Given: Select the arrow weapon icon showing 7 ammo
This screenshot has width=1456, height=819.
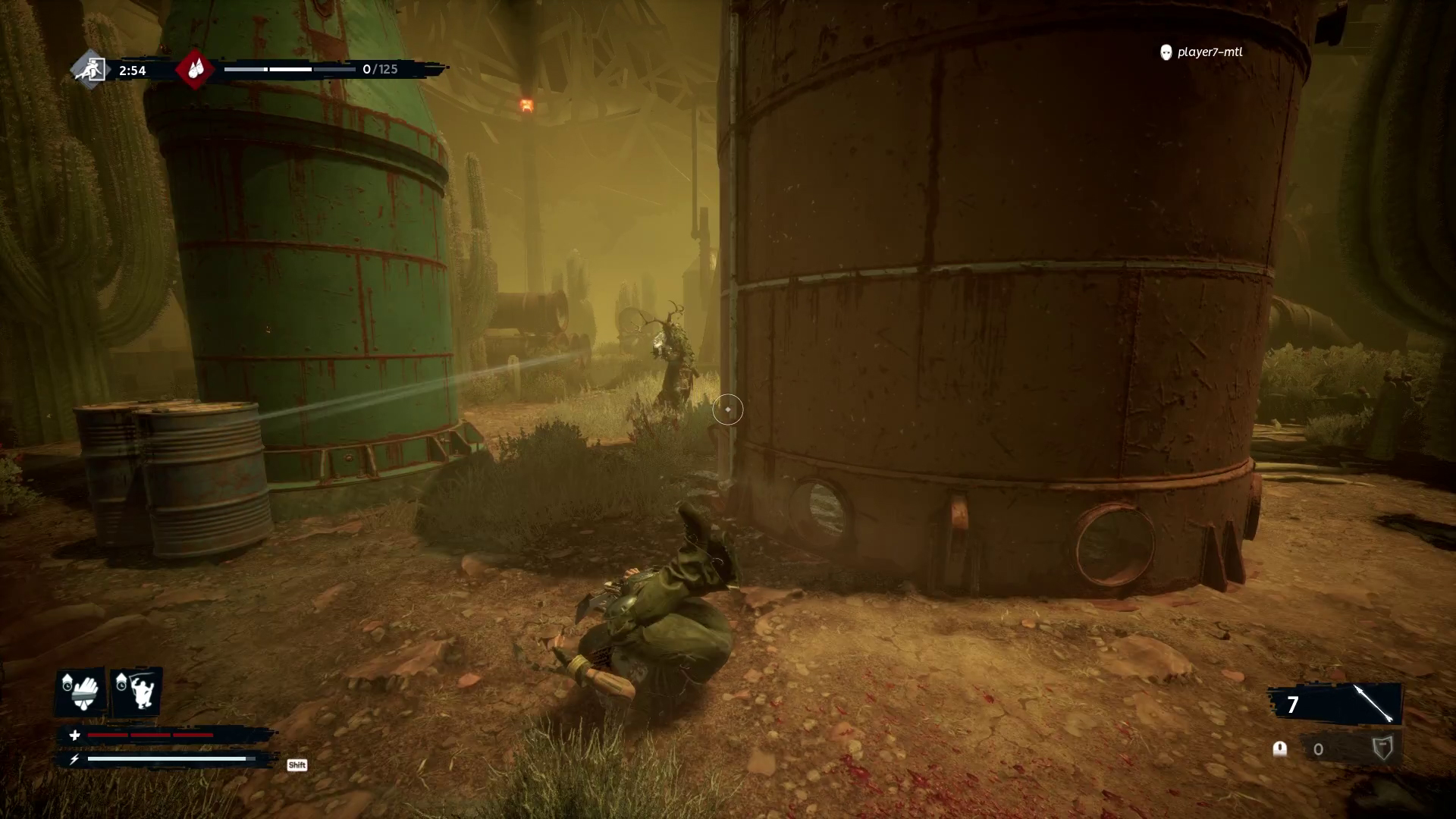Looking at the screenshot, I should [1374, 703].
